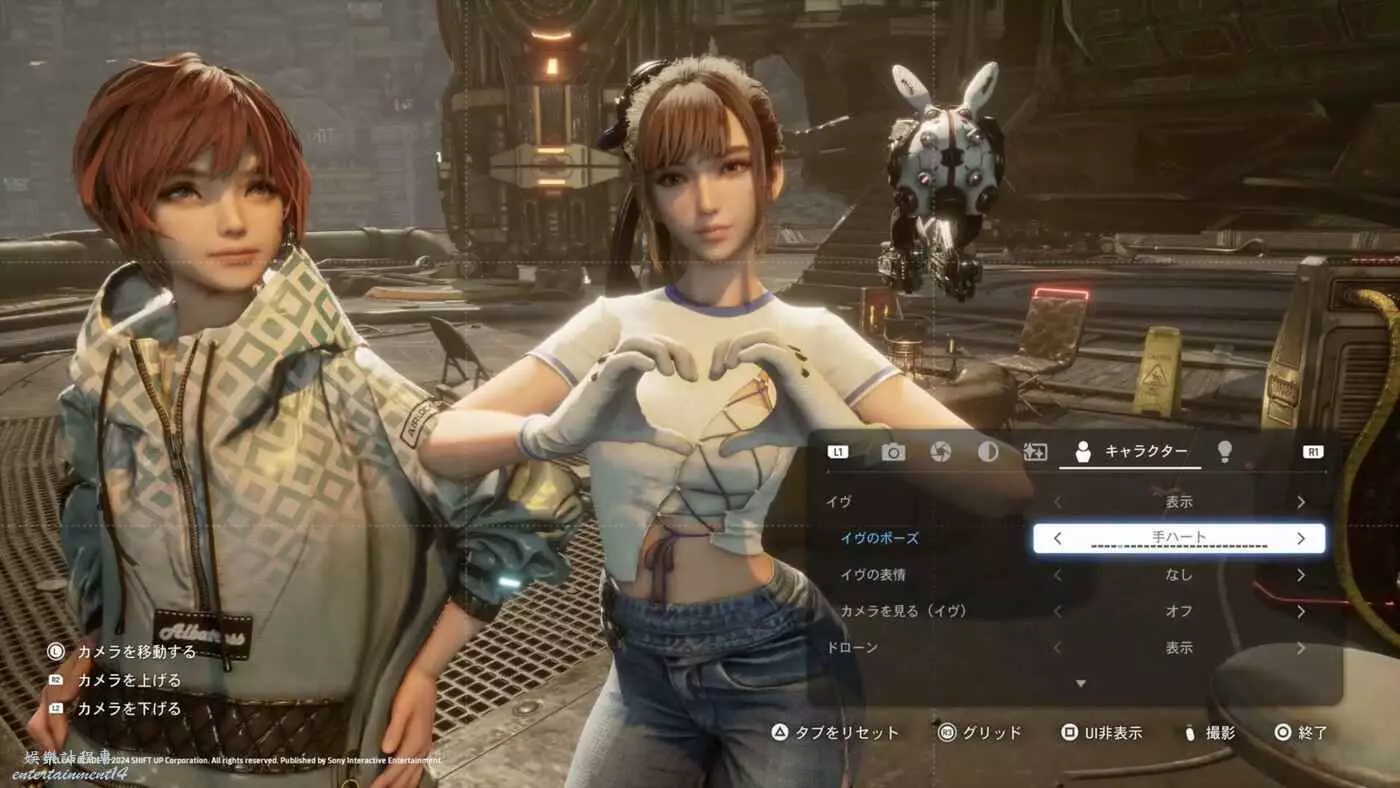The image size is (1400, 788).
Task: Toggle カメラを見る（イヴ） with right arrow
Action: 1301,611
